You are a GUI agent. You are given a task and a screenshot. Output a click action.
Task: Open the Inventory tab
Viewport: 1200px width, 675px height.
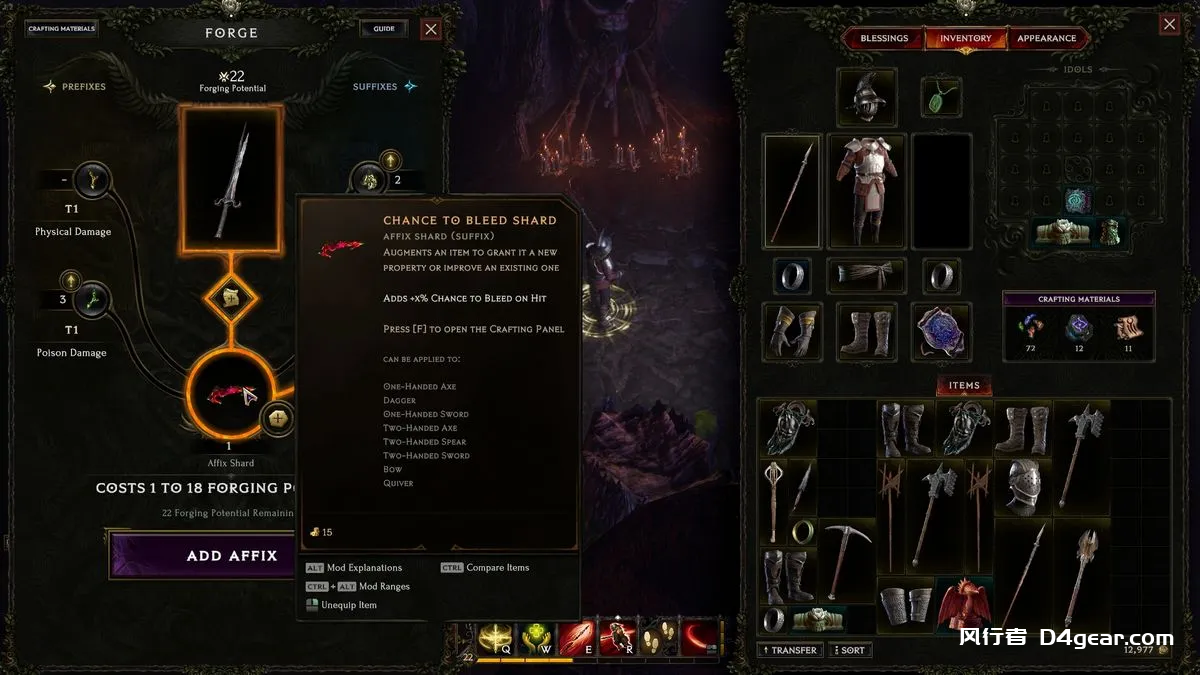click(x=965, y=39)
